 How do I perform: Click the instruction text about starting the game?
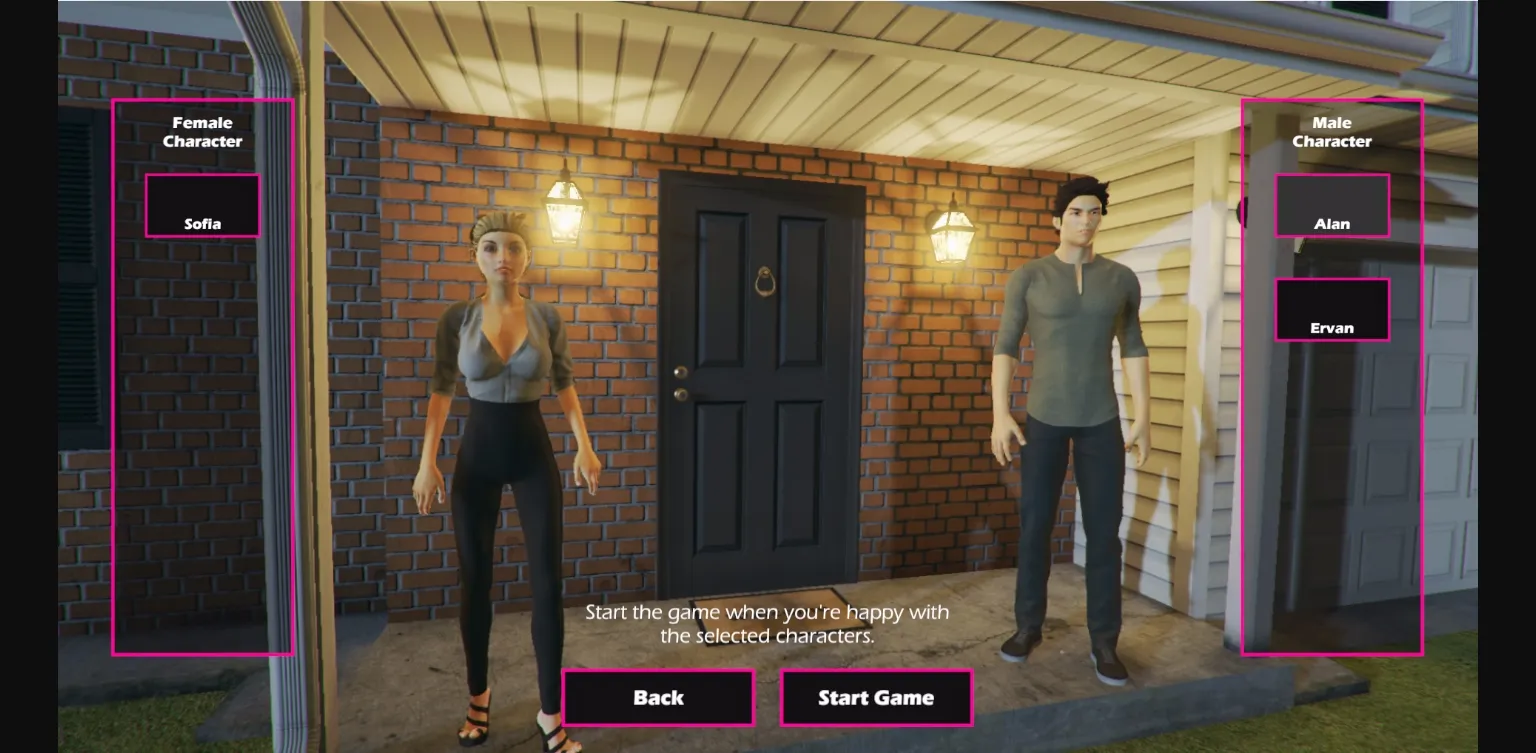coord(766,622)
